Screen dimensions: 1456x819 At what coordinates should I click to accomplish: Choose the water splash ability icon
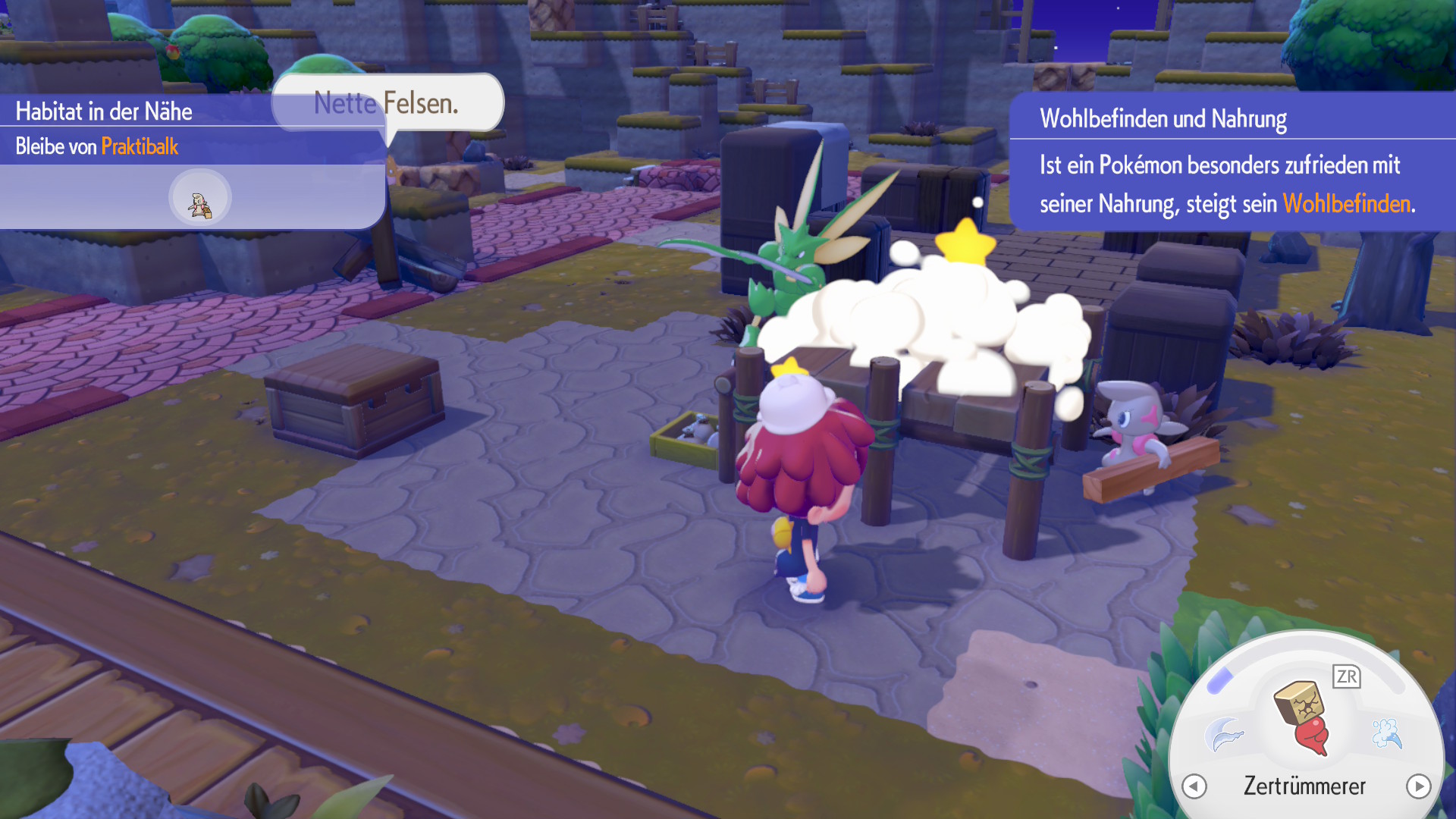click(1387, 733)
